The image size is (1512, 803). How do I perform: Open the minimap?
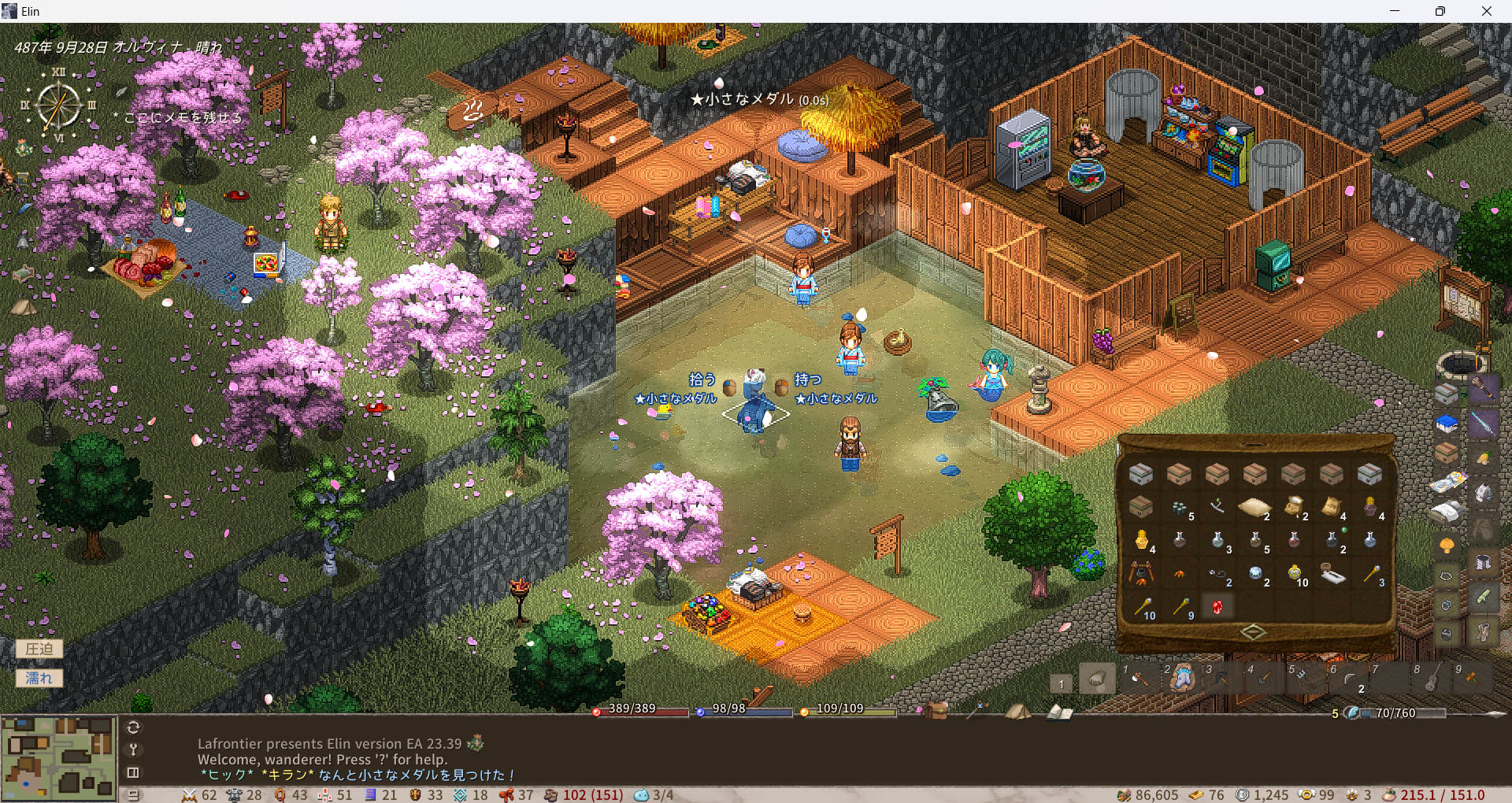click(58, 757)
